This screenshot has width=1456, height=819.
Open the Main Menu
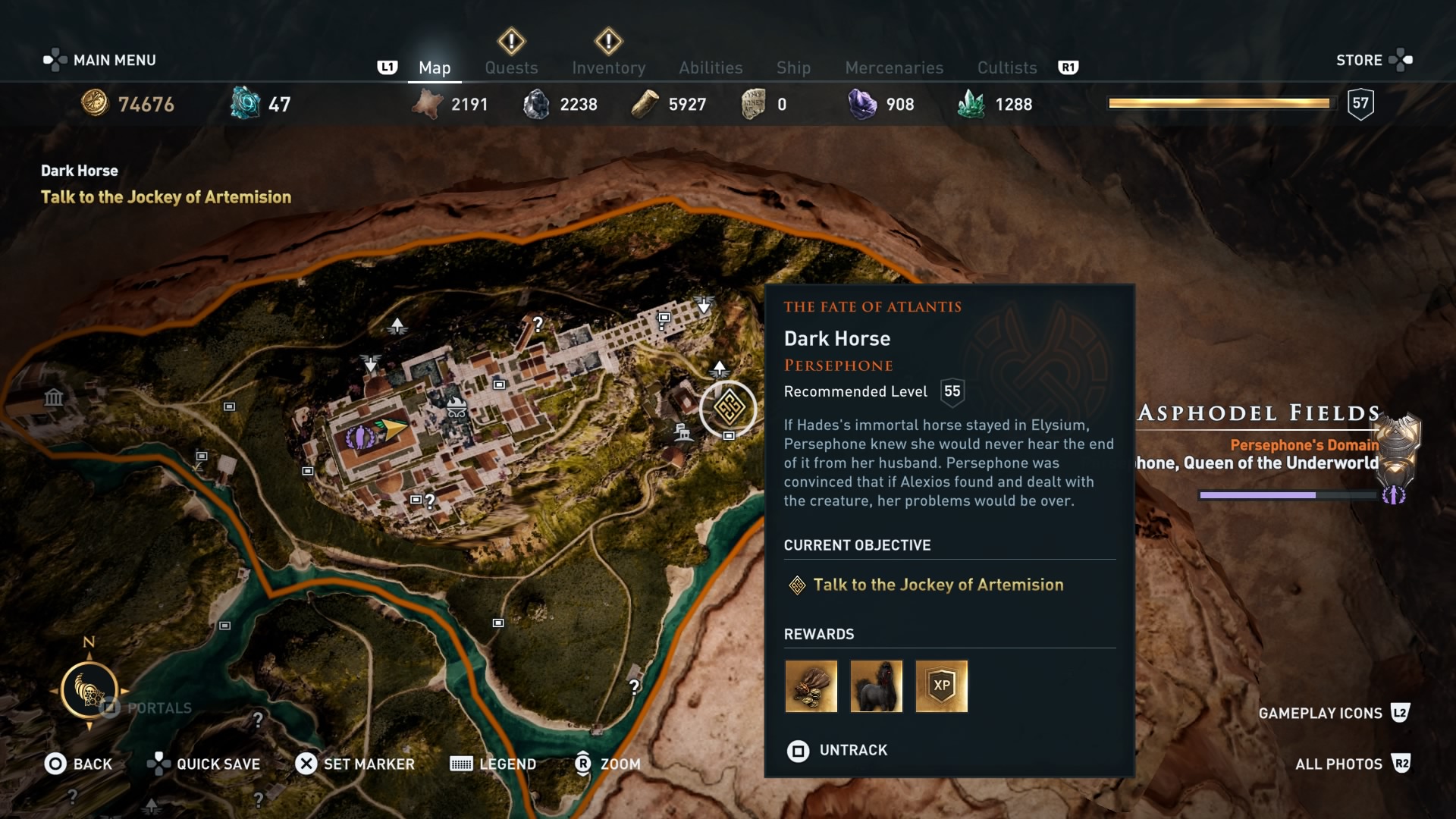[x=99, y=60]
